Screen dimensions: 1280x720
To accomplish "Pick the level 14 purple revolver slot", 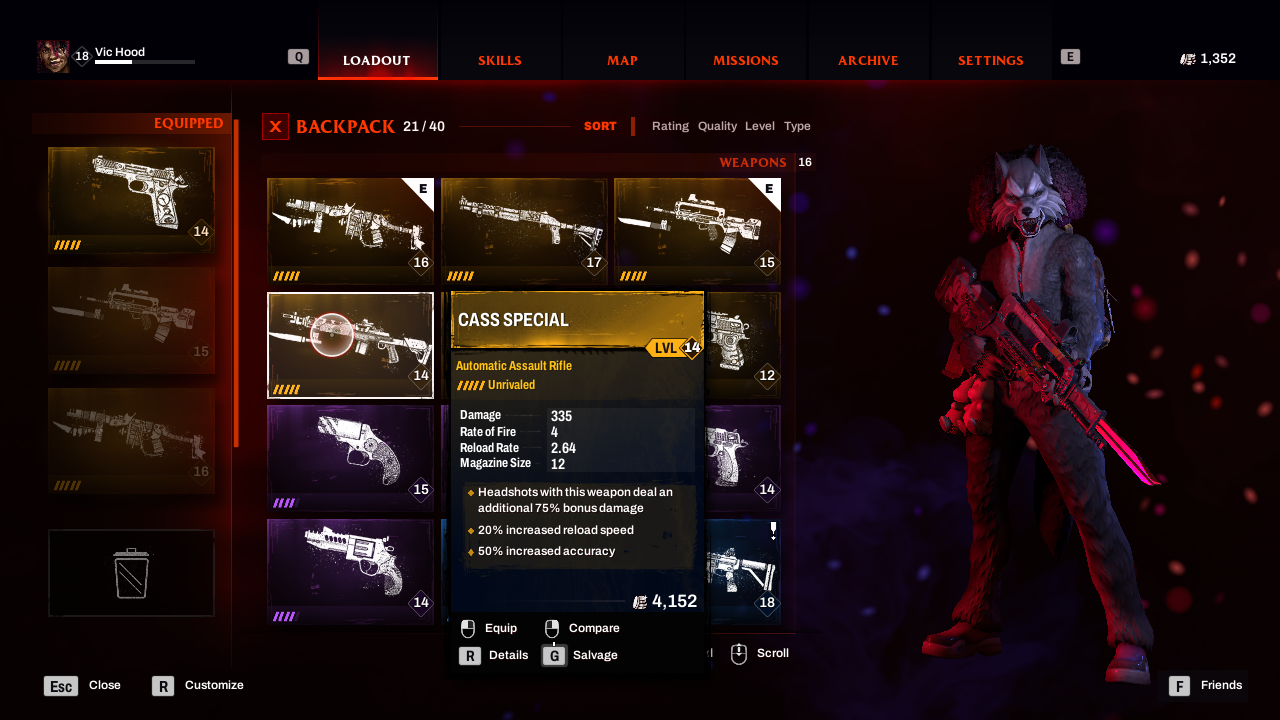I will 350,571.
